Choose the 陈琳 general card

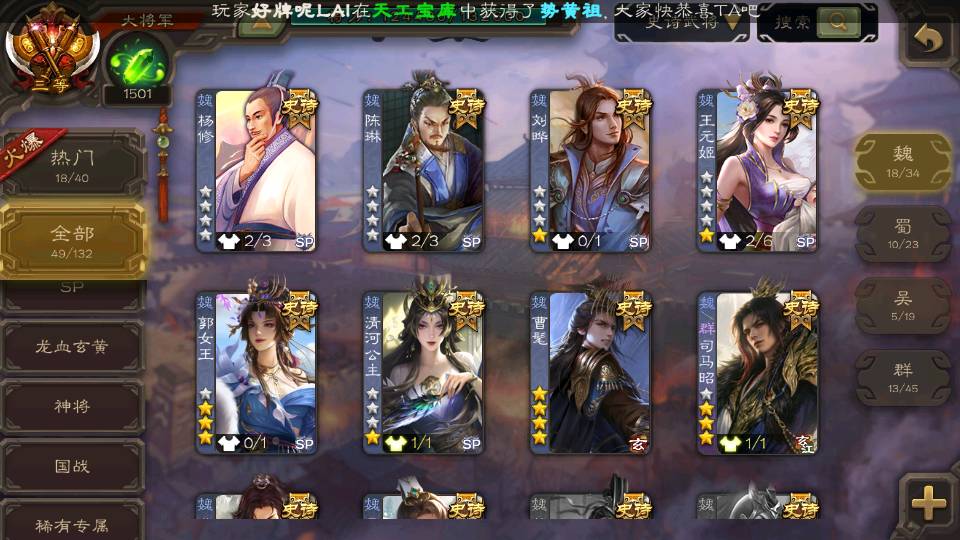[x=424, y=170]
